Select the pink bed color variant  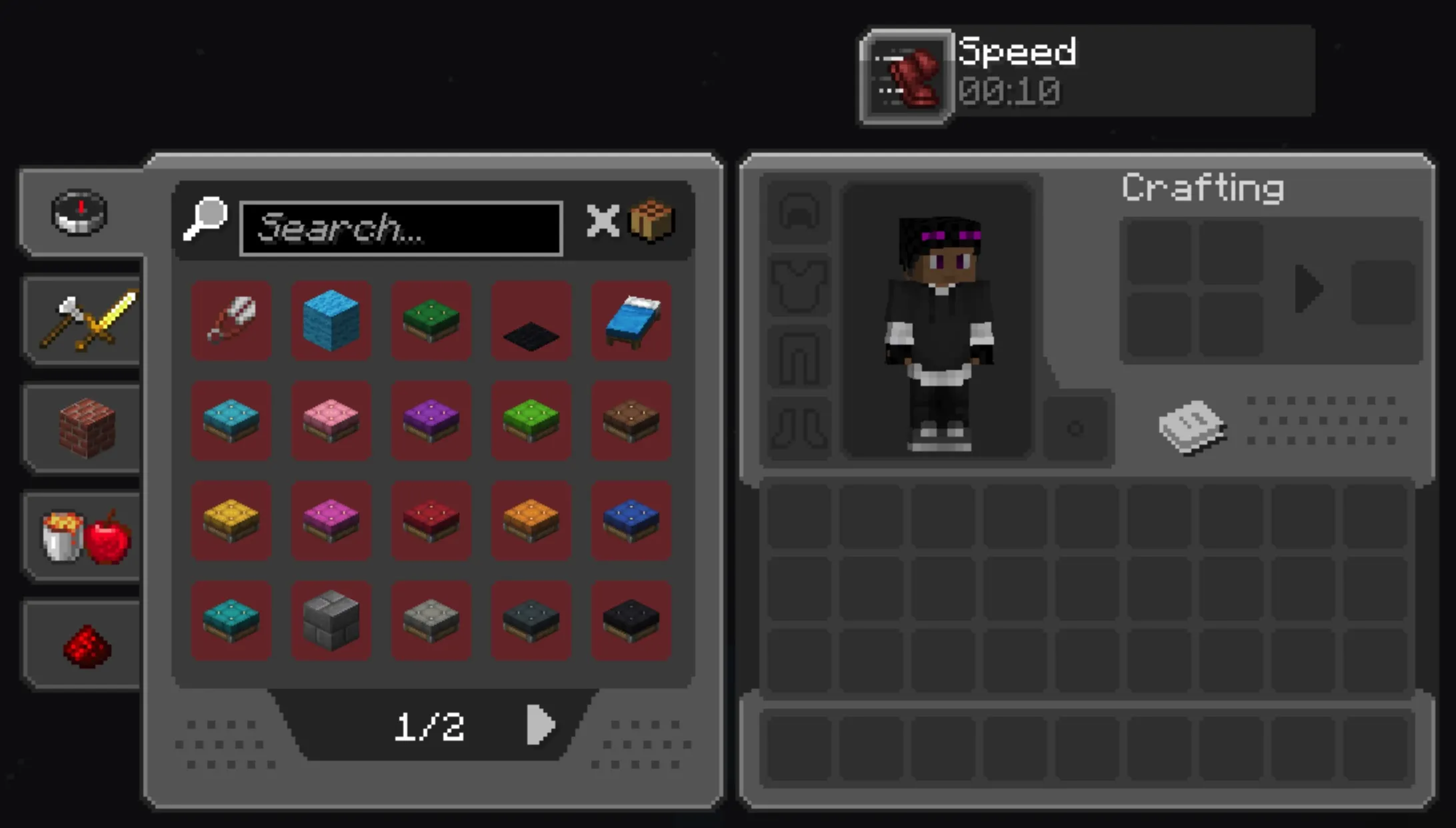coord(331,421)
